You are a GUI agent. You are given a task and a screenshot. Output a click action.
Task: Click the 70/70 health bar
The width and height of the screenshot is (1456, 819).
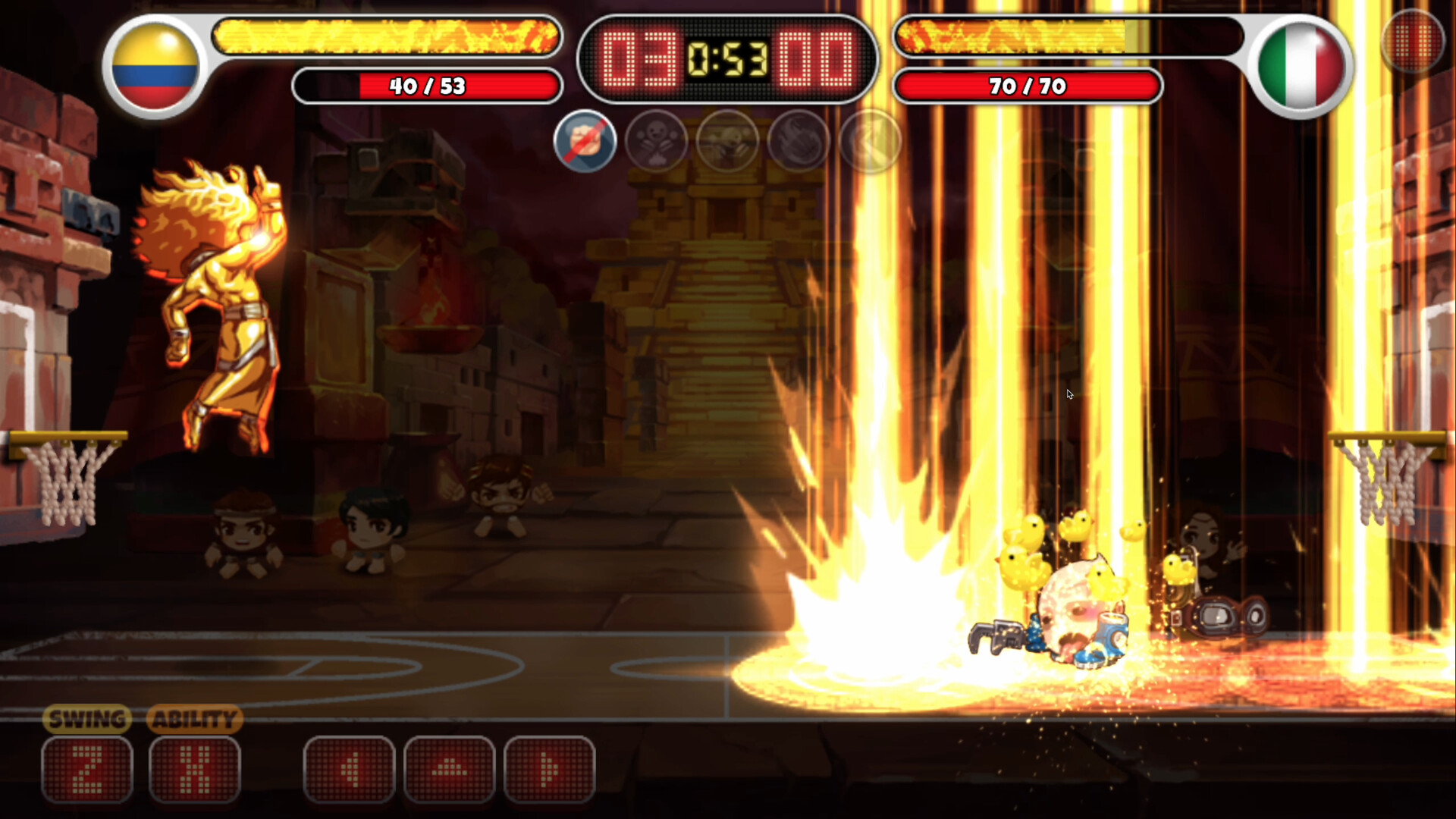pos(1028,86)
